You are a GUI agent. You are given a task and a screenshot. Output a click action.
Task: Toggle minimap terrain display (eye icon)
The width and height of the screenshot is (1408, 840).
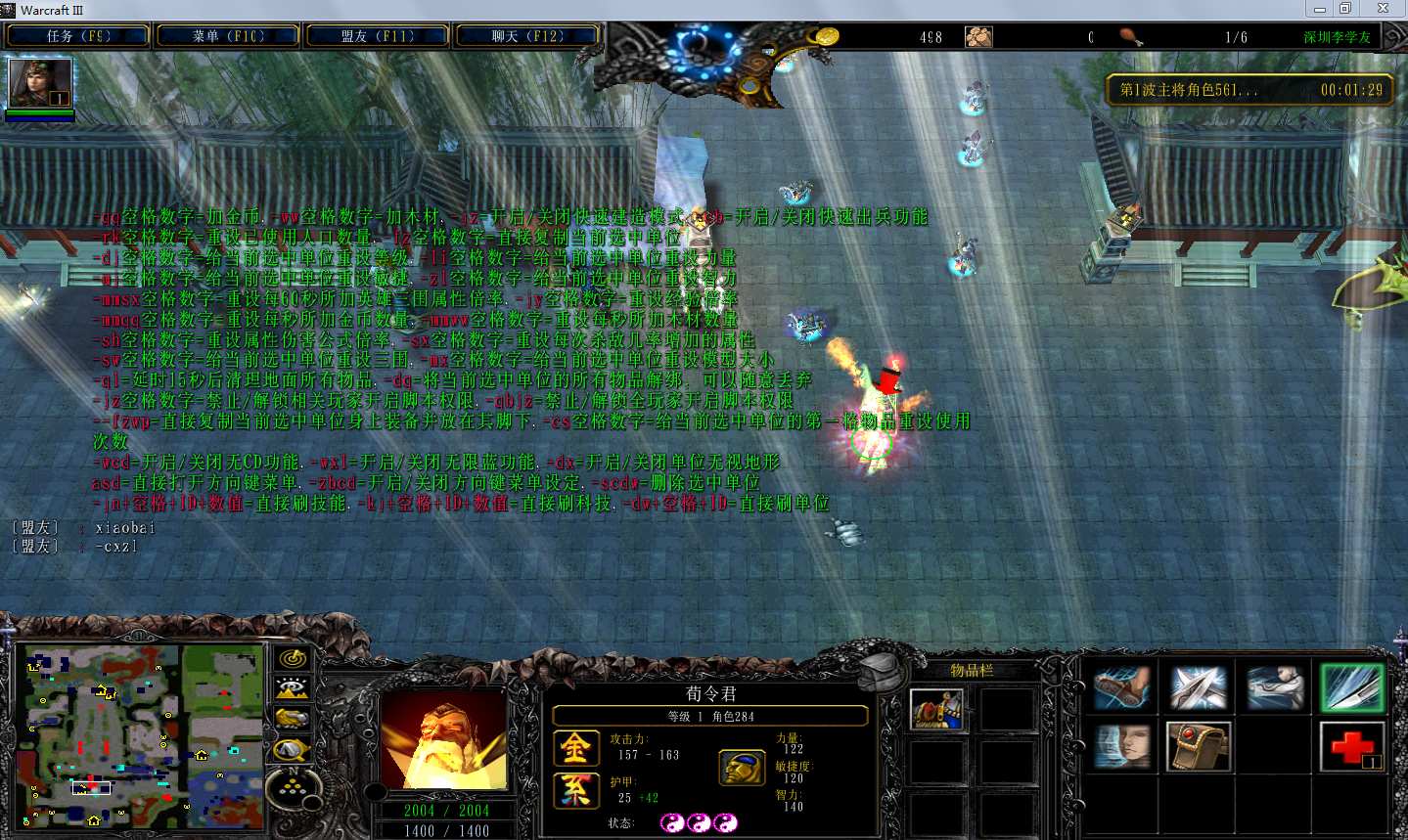(292, 688)
